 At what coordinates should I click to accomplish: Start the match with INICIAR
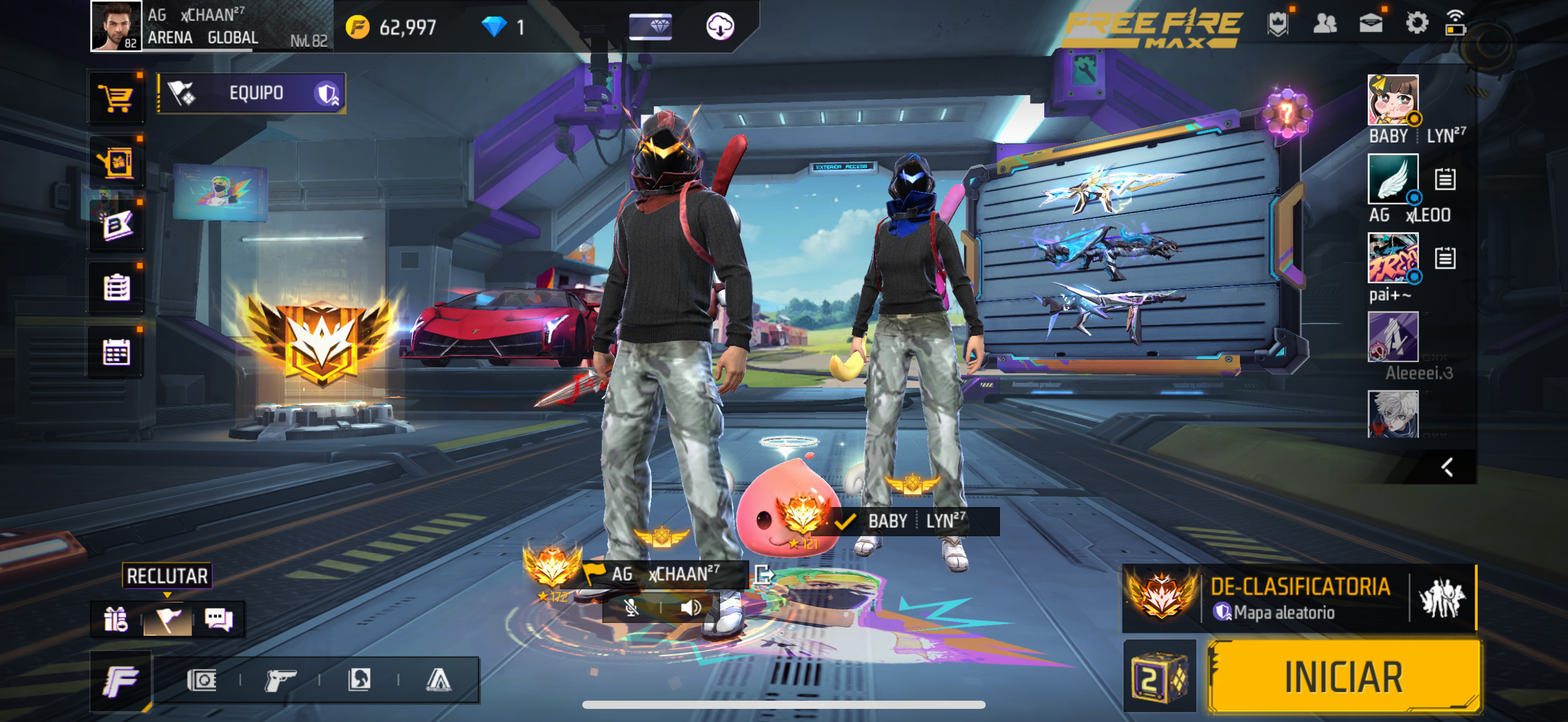click(x=1343, y=677)
